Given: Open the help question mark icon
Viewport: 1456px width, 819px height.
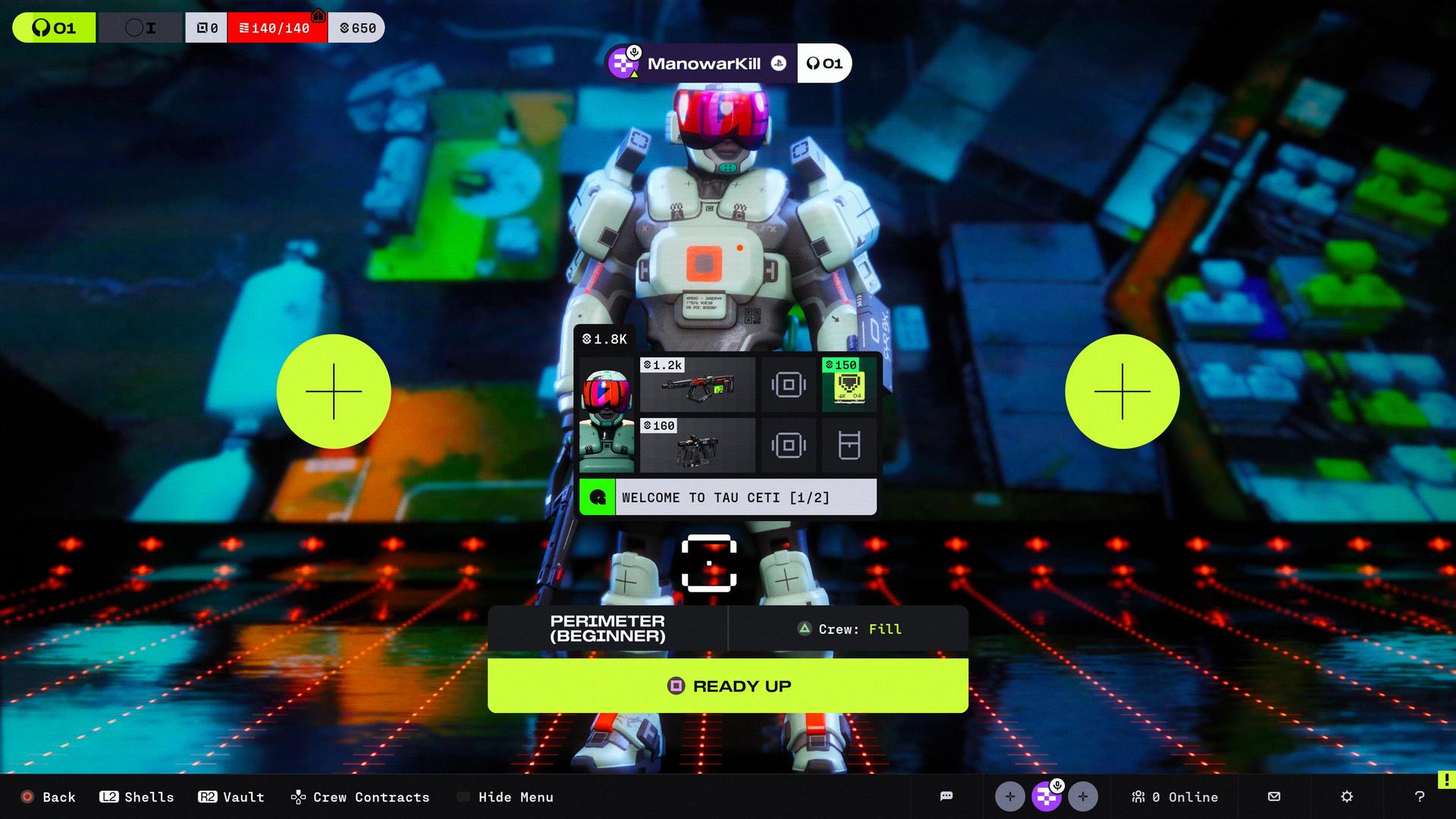Looking at the screenshot, I should (x=1420, y=796).
